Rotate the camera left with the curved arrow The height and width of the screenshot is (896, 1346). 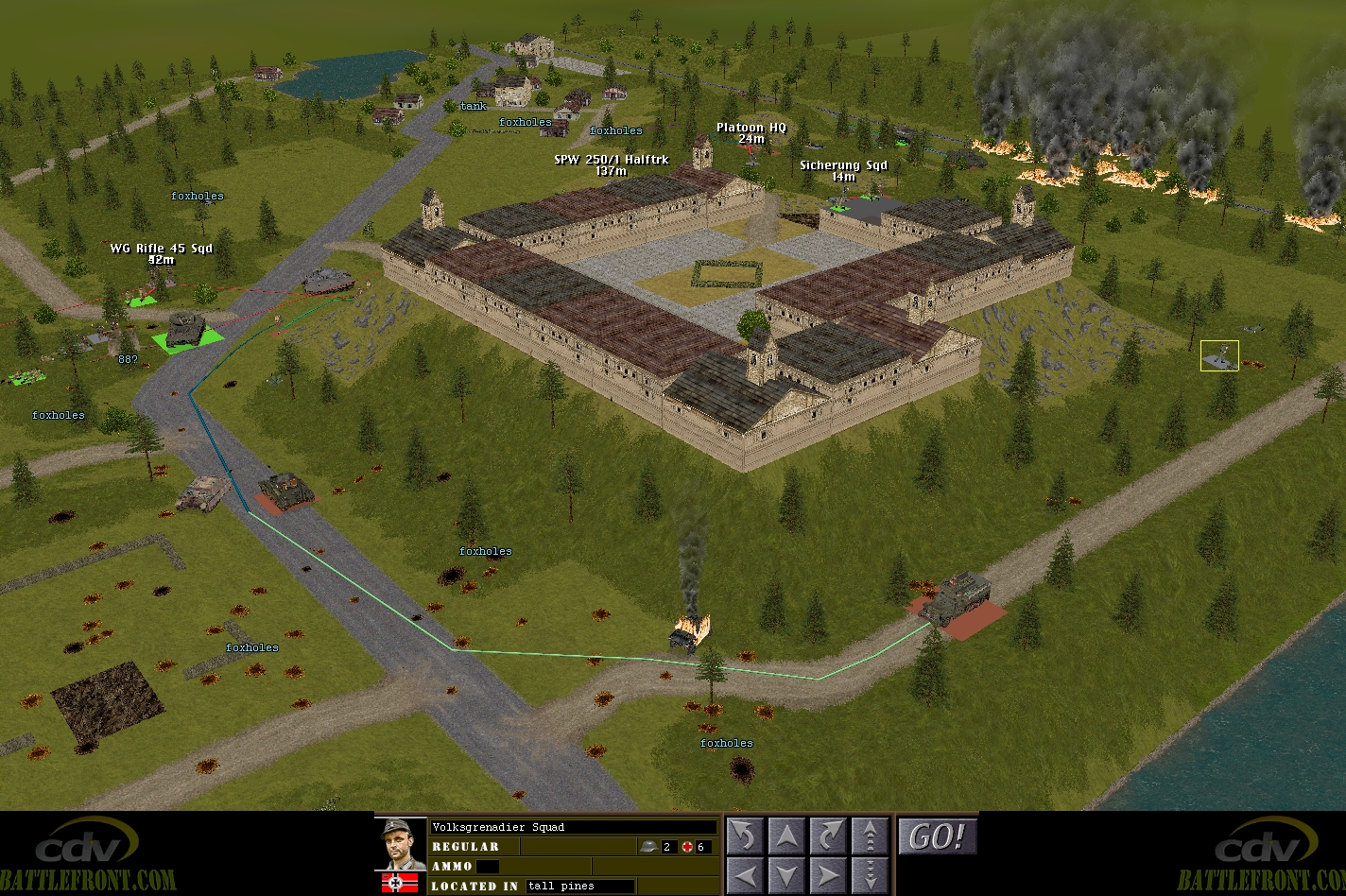pyautogui.click(x=745, y=836)
